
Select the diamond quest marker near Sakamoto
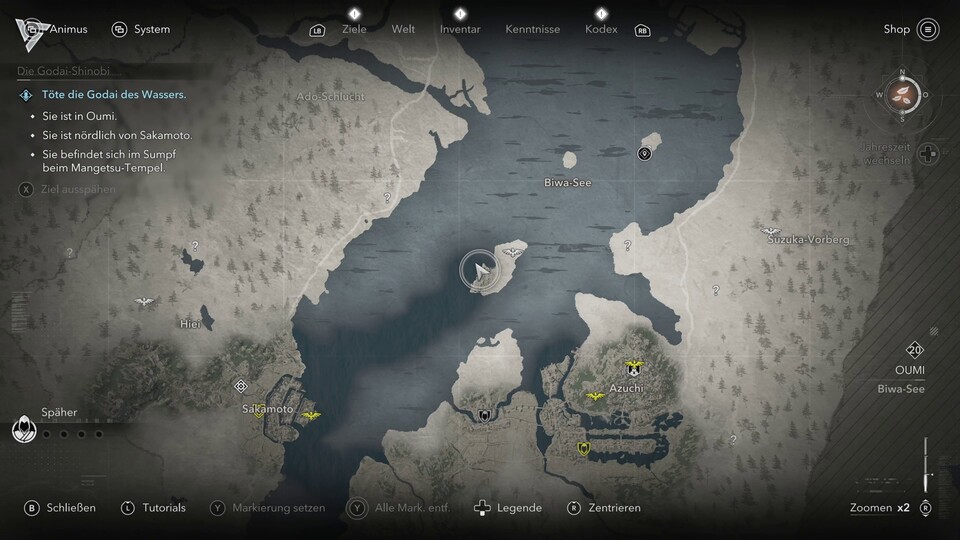[240, 386]
